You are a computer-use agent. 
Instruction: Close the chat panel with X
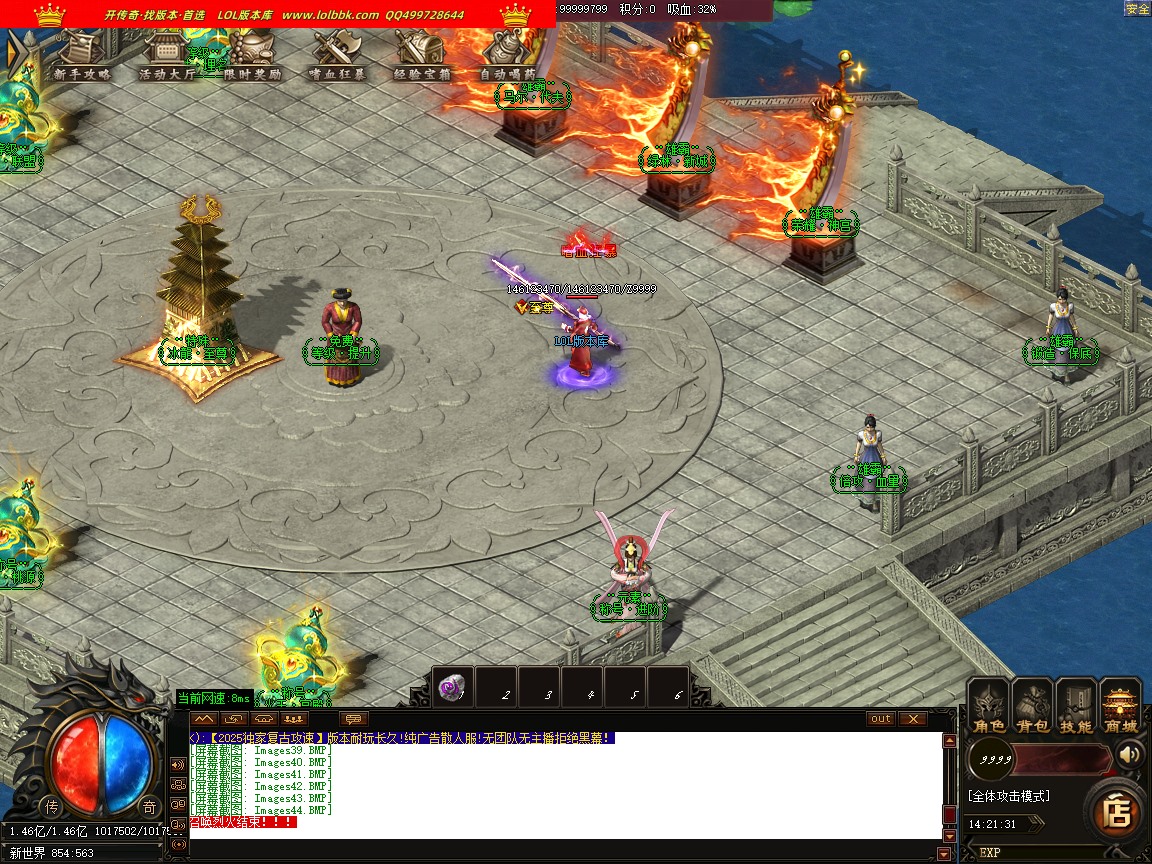912,719
